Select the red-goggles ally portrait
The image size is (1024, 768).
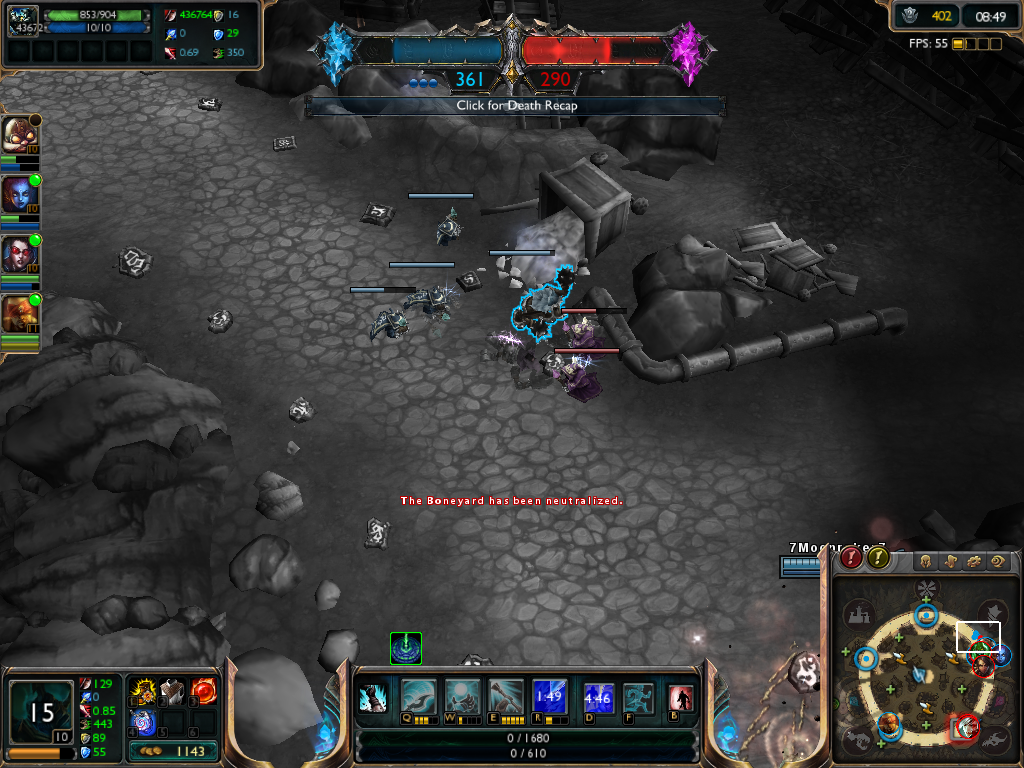coord(16,253)
